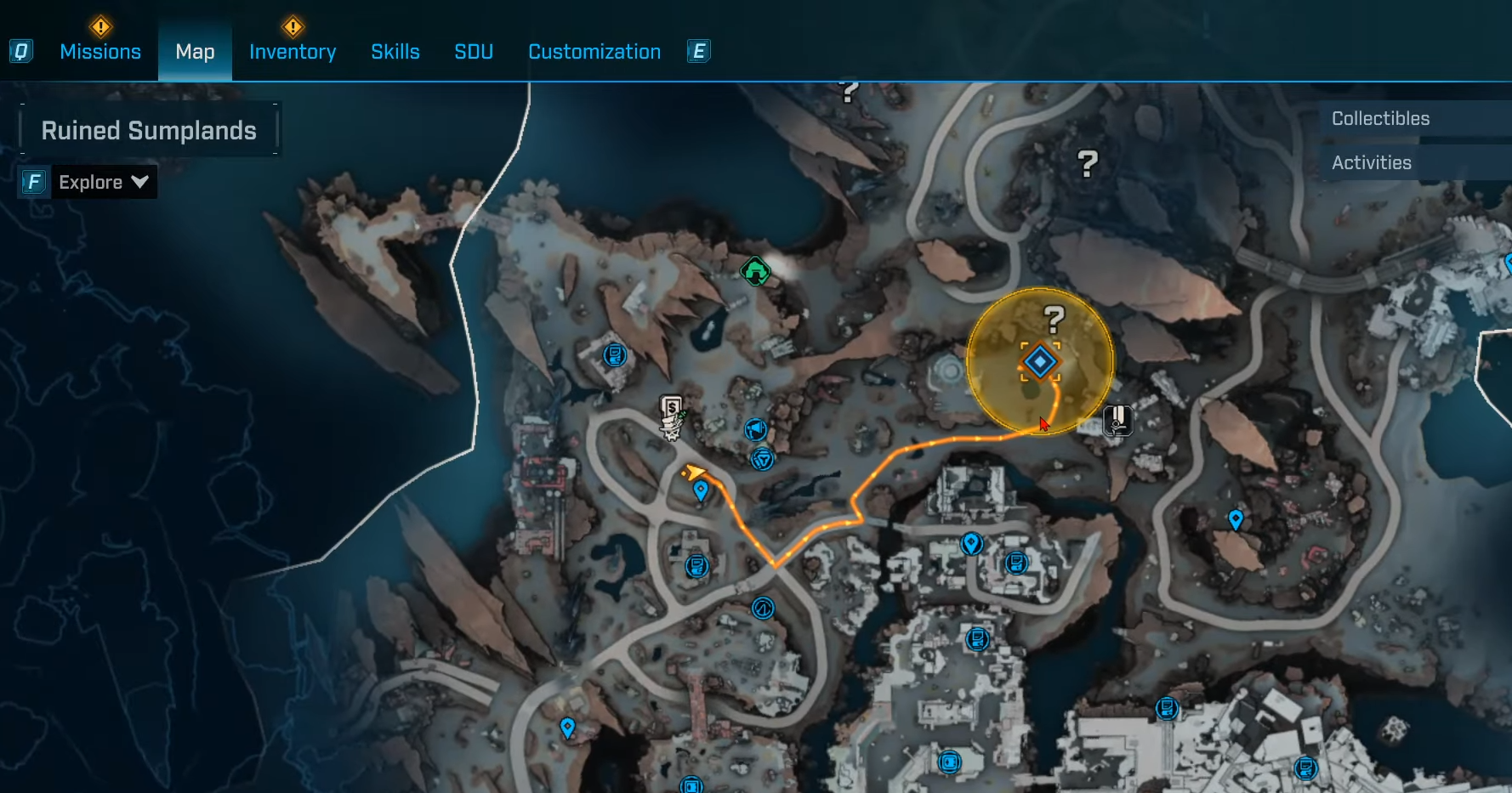Expand the Explore dropdown
This screenshot has width=1512, height=793.
click(103, 182)
